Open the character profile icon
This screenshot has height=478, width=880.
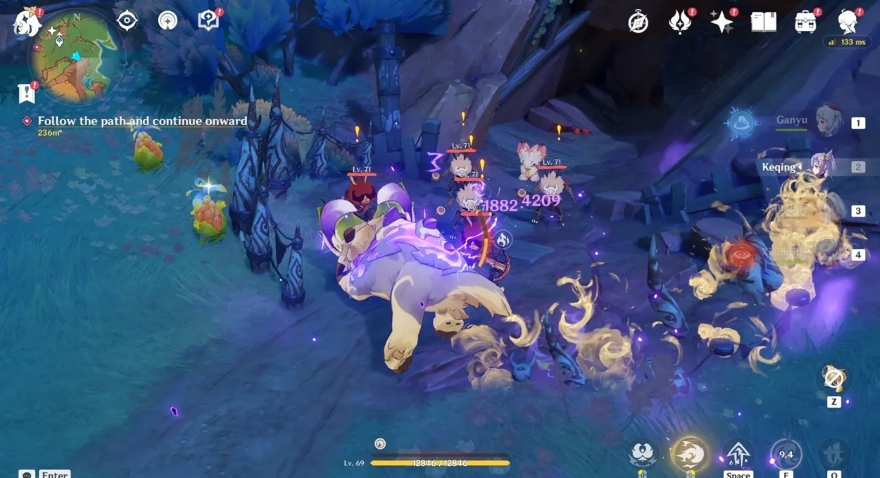pyautogui.click(x=848, y=21)
